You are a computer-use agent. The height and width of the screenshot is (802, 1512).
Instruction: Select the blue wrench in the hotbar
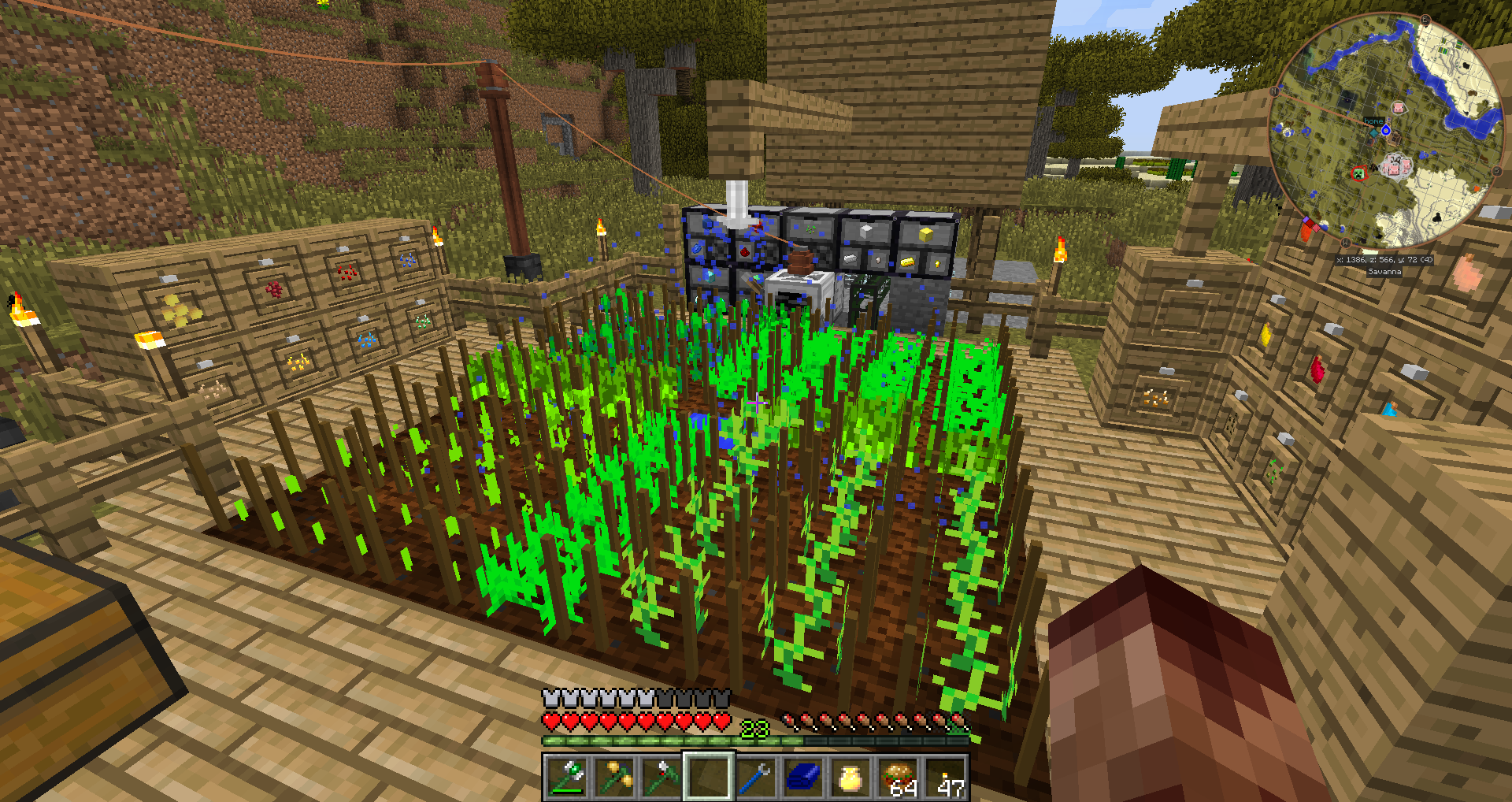pyautogui.click(x=756, y=777)
